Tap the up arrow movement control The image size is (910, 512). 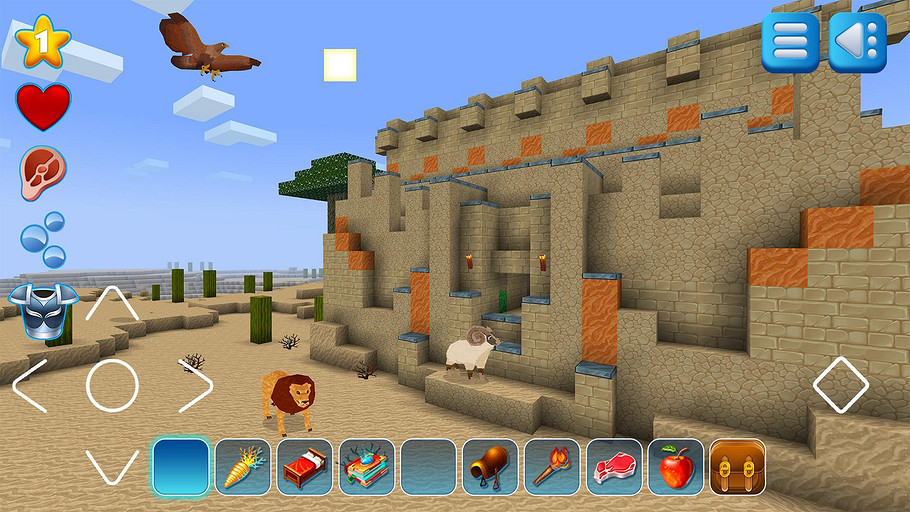[111, 304]
